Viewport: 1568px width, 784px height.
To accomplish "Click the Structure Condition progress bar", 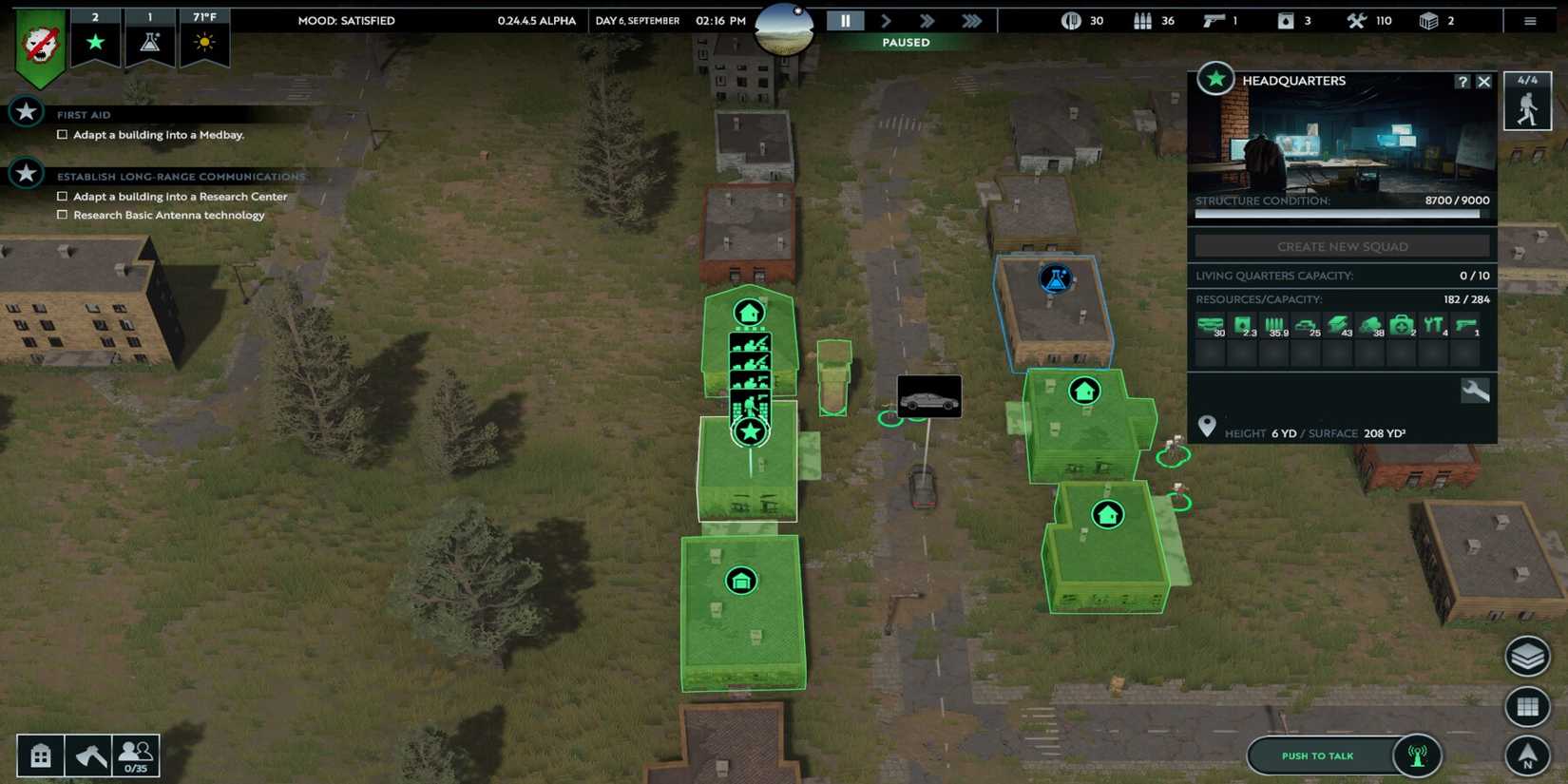I will [x=1340, y=213].
